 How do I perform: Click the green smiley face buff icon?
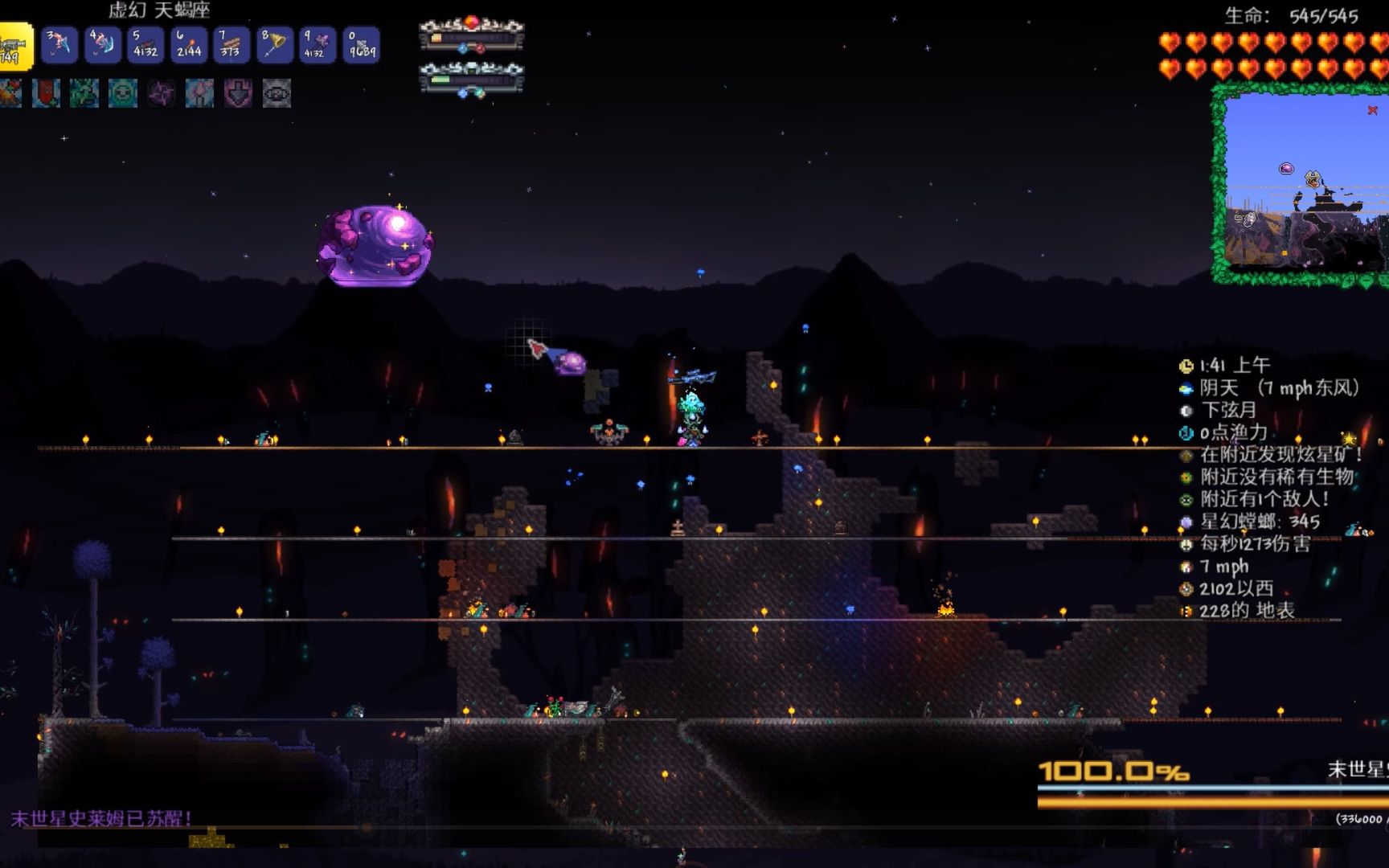pos(123,94)
